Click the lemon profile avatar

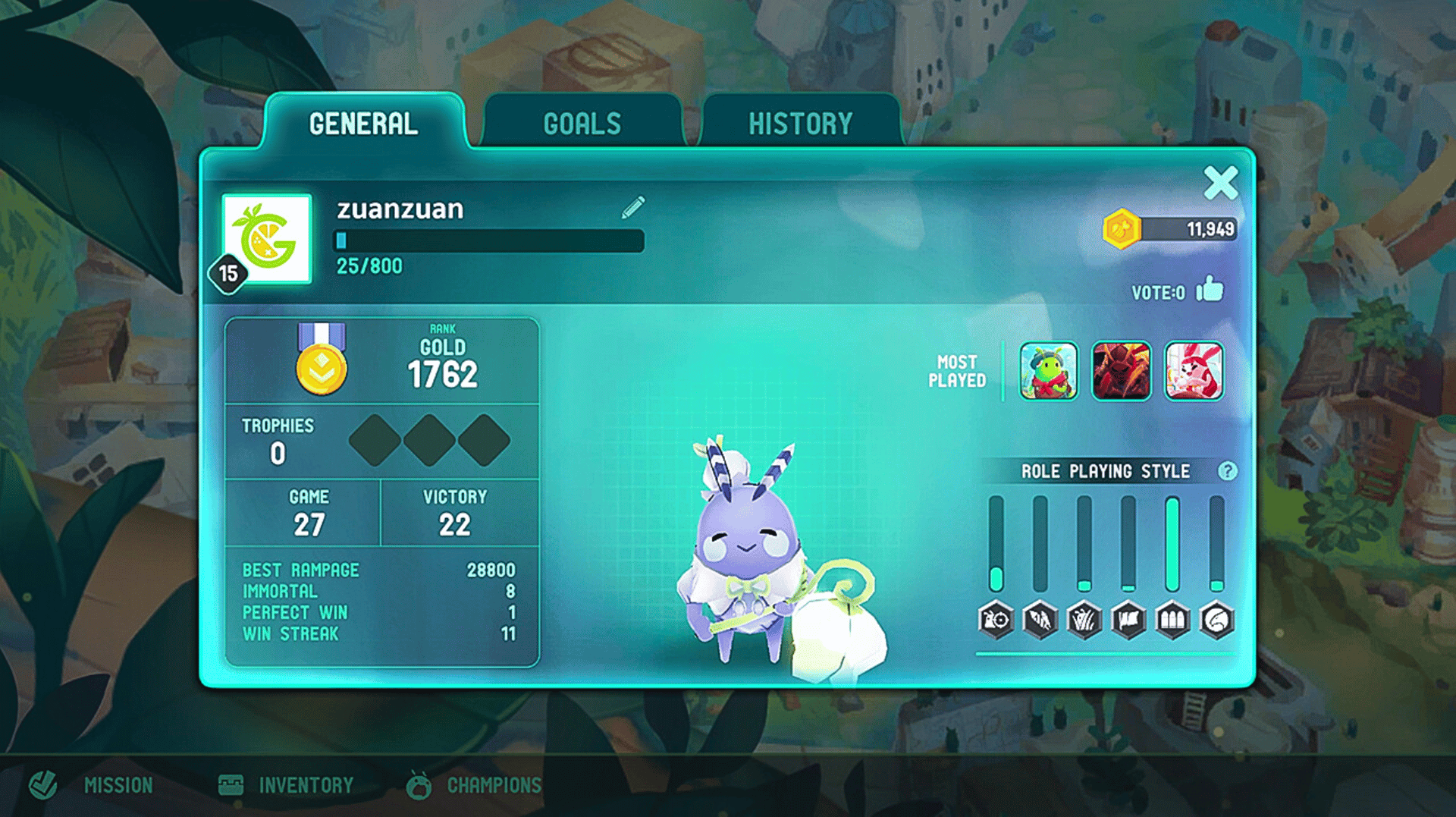tap(267, 239)
